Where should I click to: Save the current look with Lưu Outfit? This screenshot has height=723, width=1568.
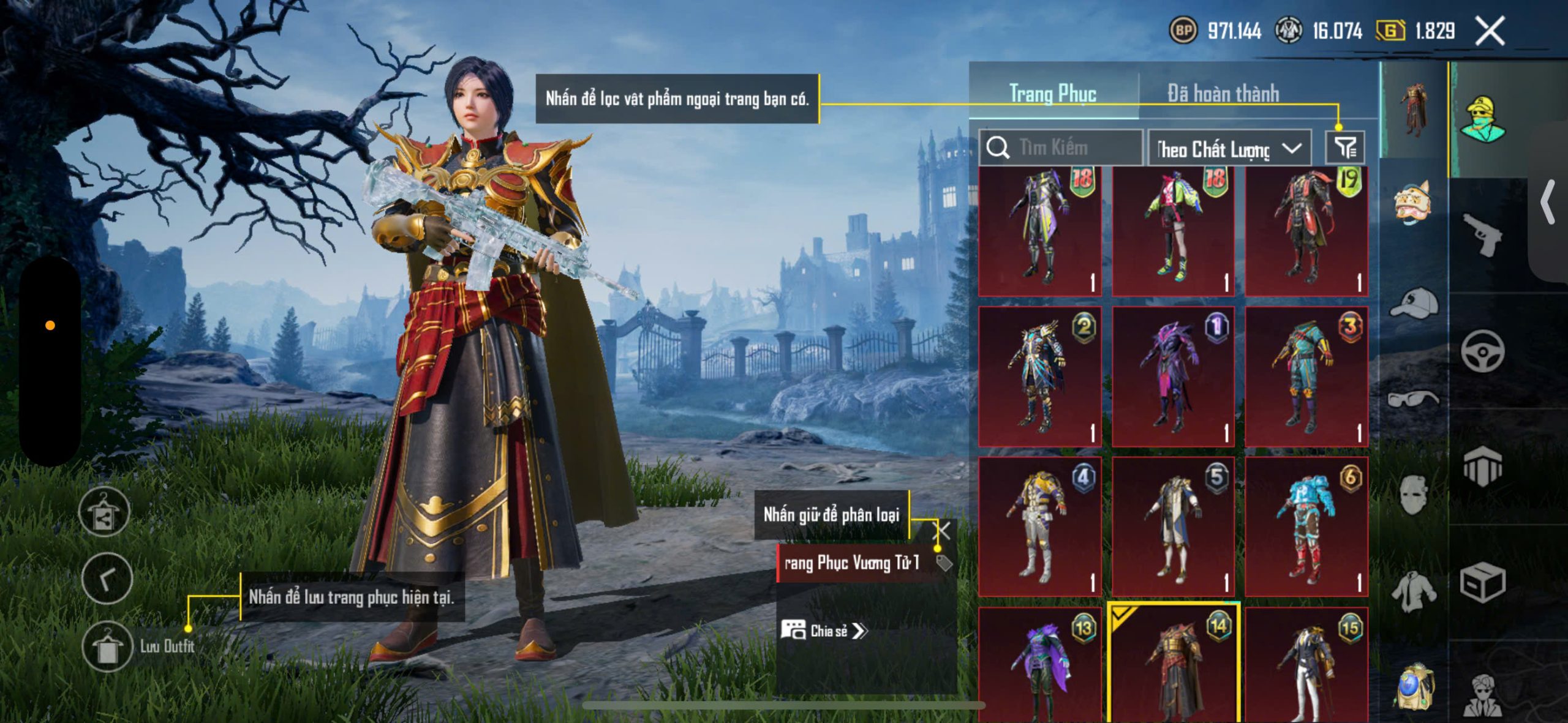108,647
